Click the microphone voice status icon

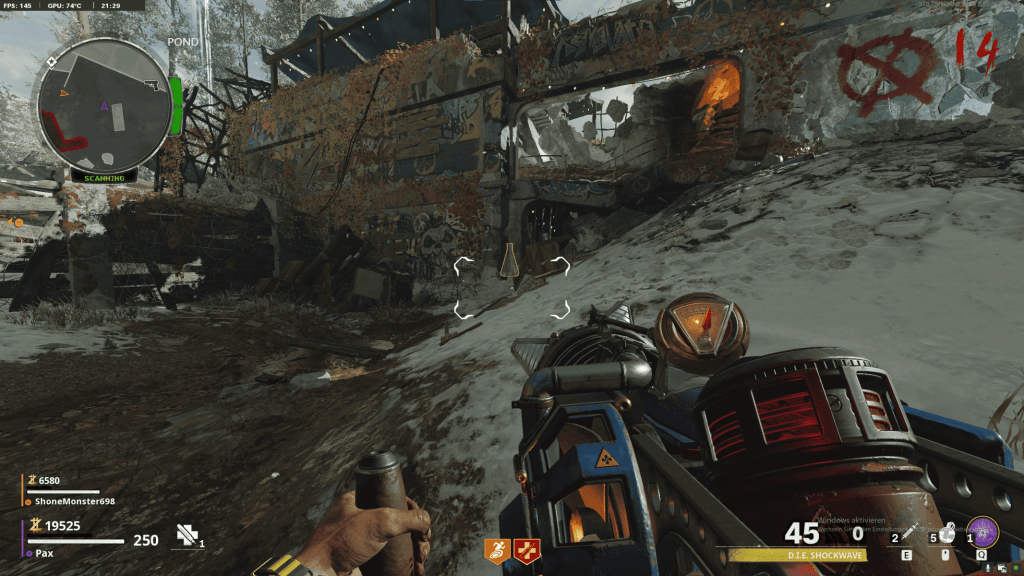pyautogui.click(x=988, y=568)
